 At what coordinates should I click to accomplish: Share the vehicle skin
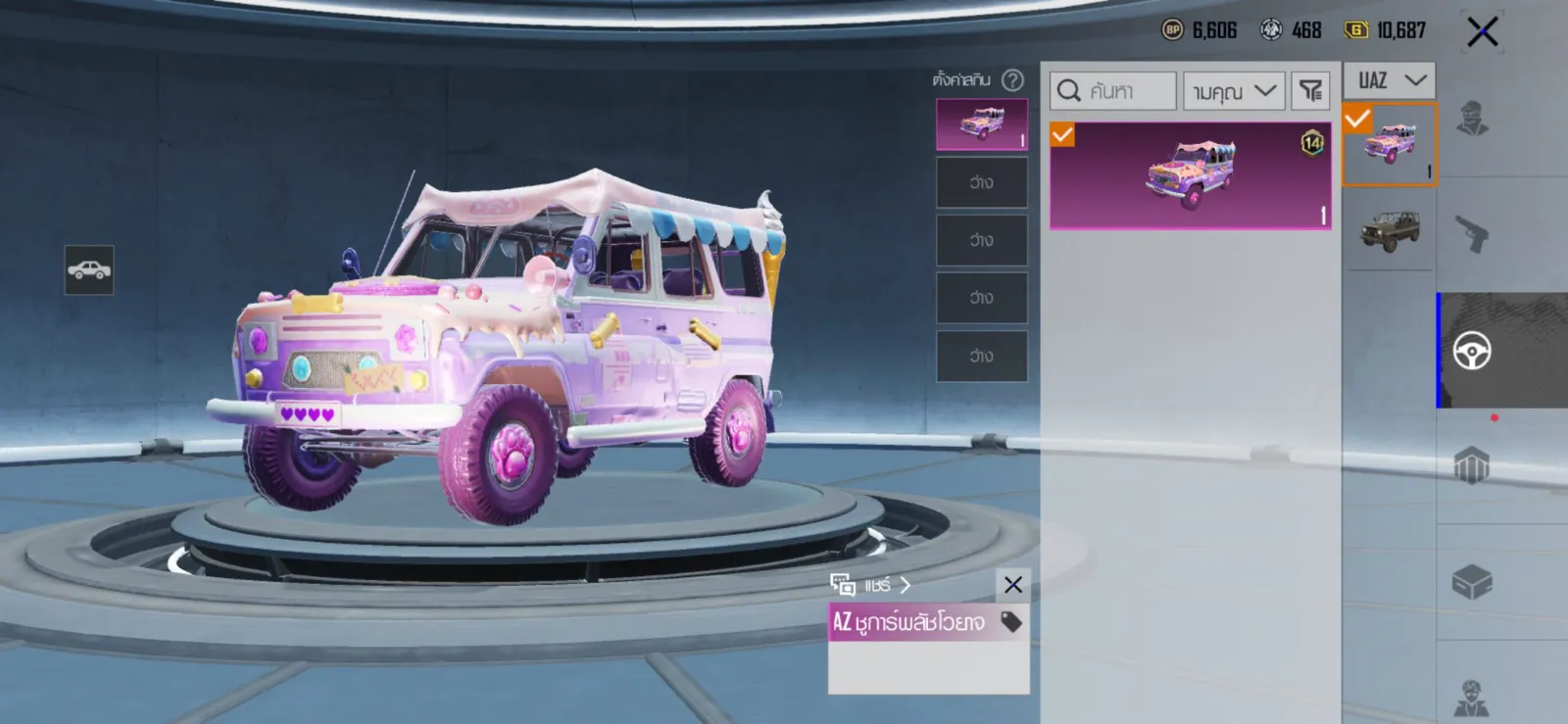click(x=870, y=585)
